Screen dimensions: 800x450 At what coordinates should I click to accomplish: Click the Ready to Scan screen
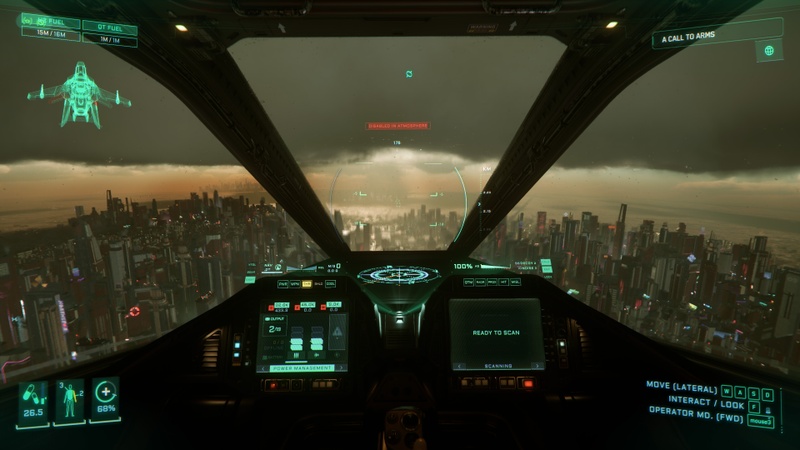[x=496, y=331]
